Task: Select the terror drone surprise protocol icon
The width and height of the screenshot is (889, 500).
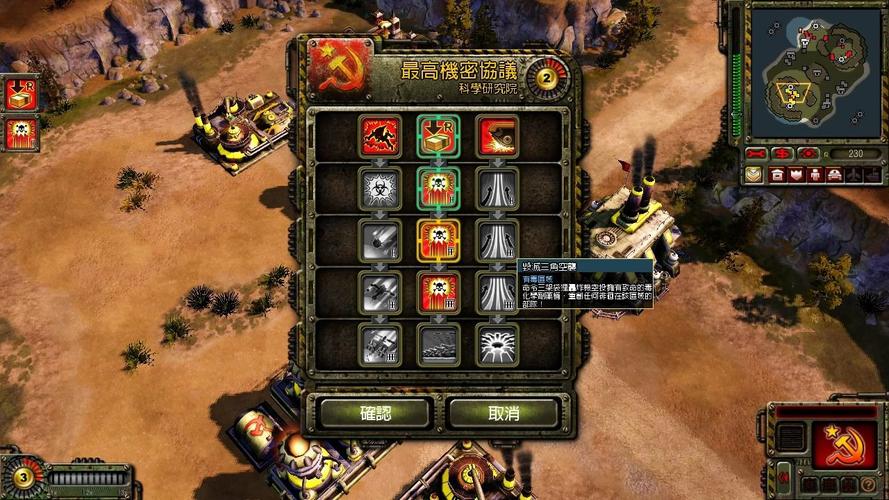Action: (x=380, y=135)
